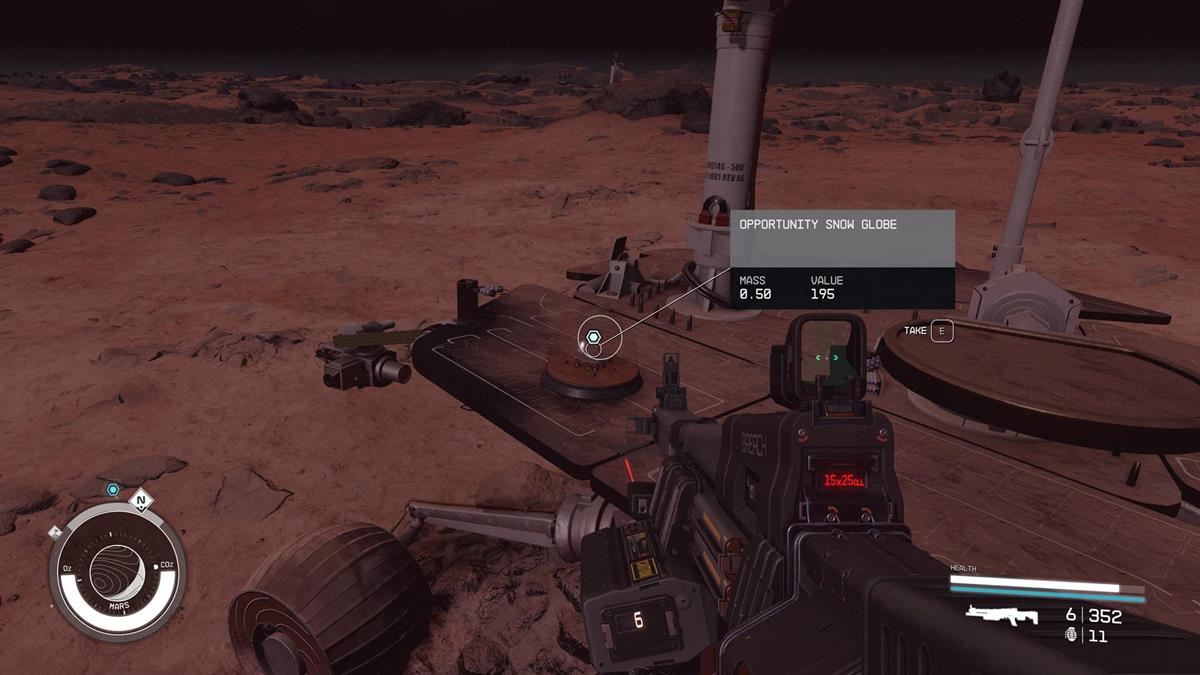Viewport: 1200px width, 675px height.
Task: Click the grenade icon near the ammo count
Action: tap(1072, 636)
